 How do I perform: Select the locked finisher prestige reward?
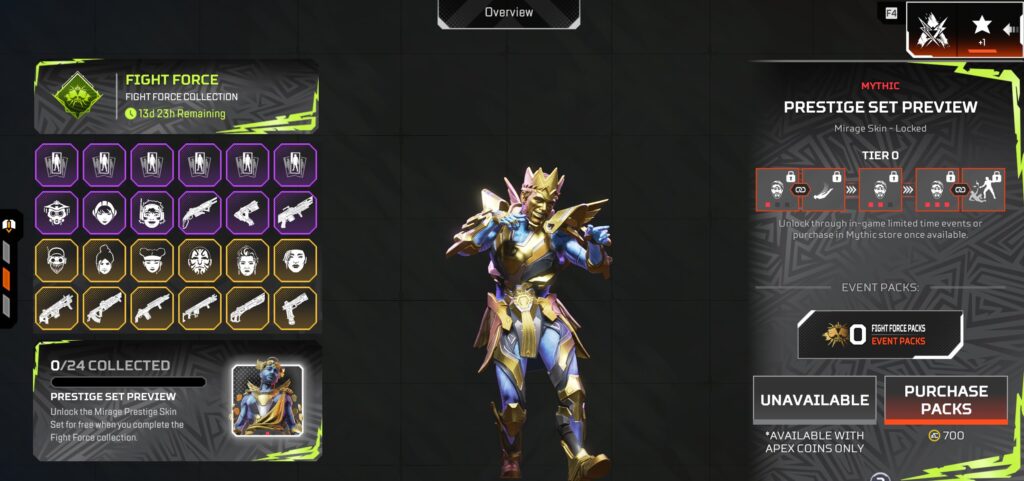984,189
